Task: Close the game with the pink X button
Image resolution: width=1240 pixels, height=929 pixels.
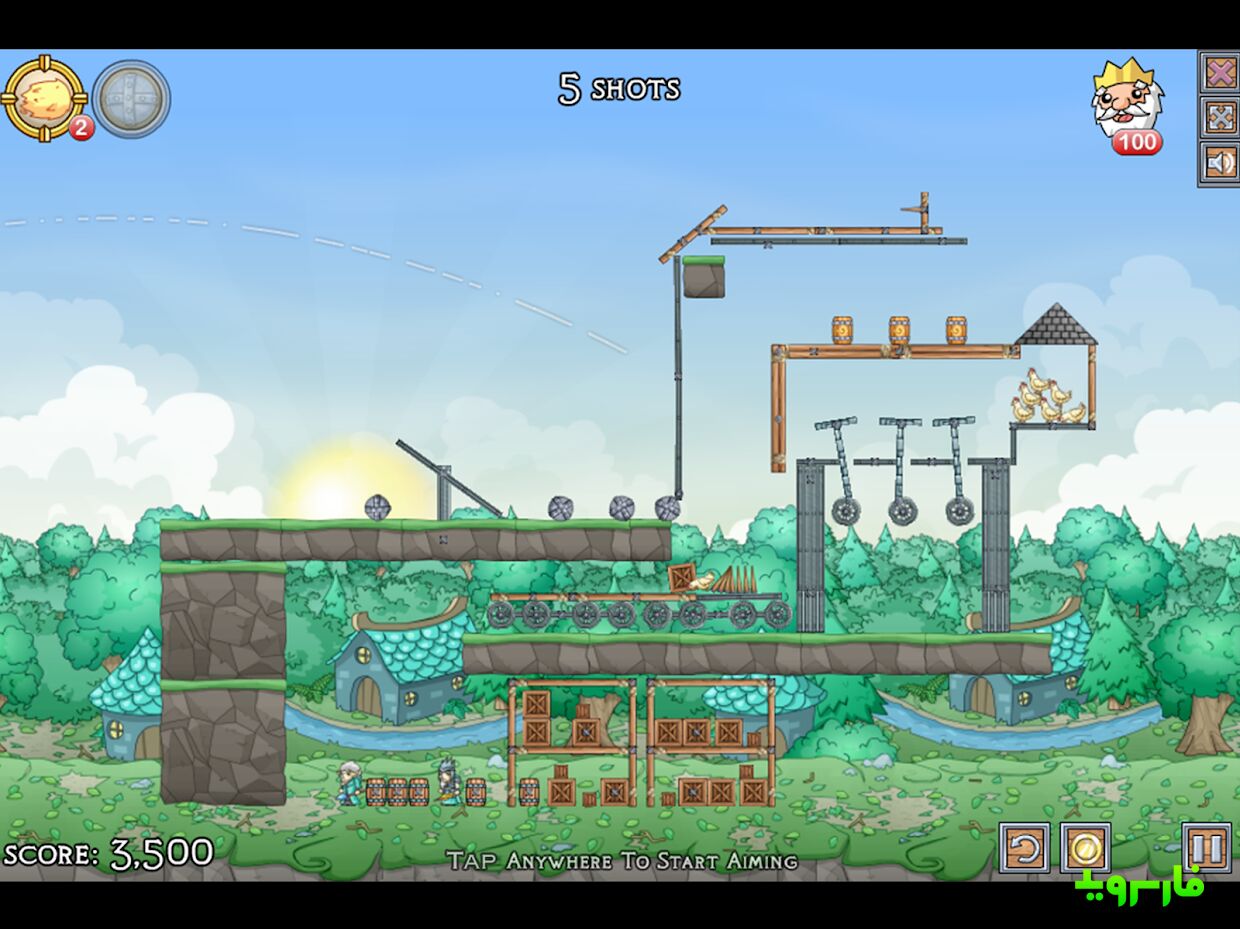Action: pyautogui.click(x=1219, y=72)
